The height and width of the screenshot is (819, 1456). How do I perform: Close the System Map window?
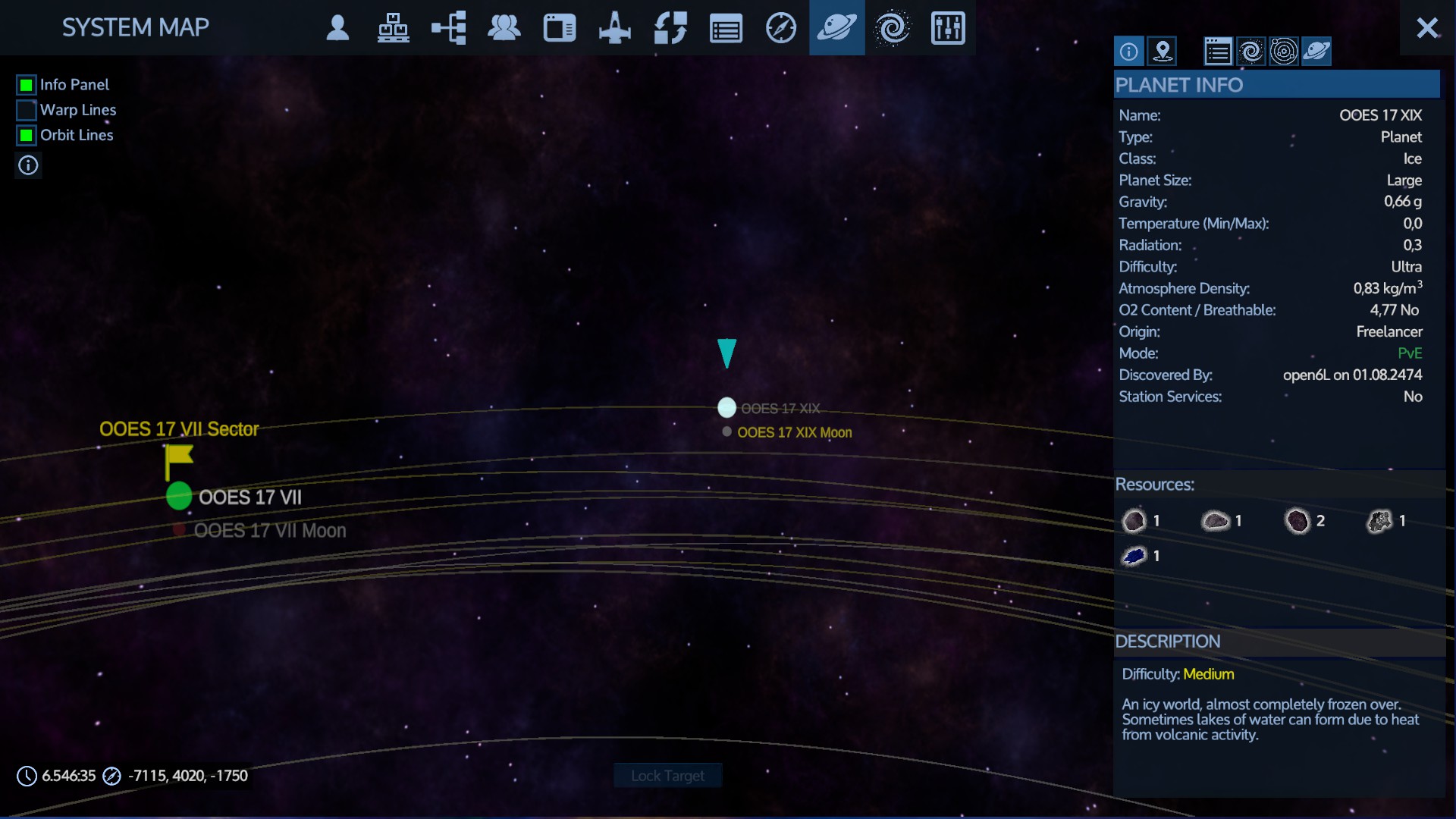pyautogui.click(x=1427, y=28)
